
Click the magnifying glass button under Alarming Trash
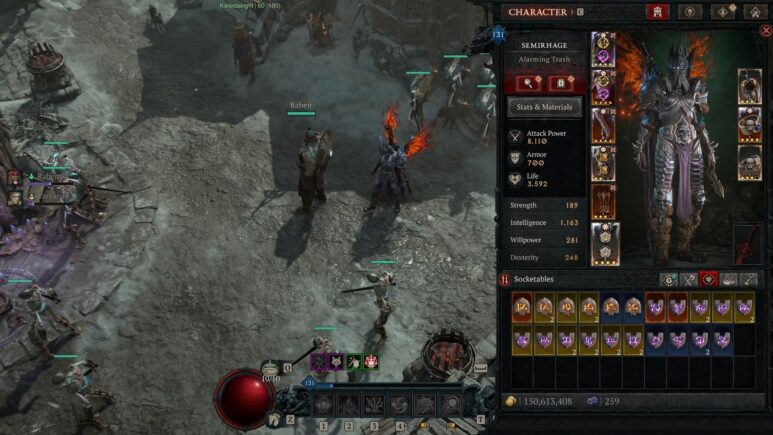(x=526, y=83)
